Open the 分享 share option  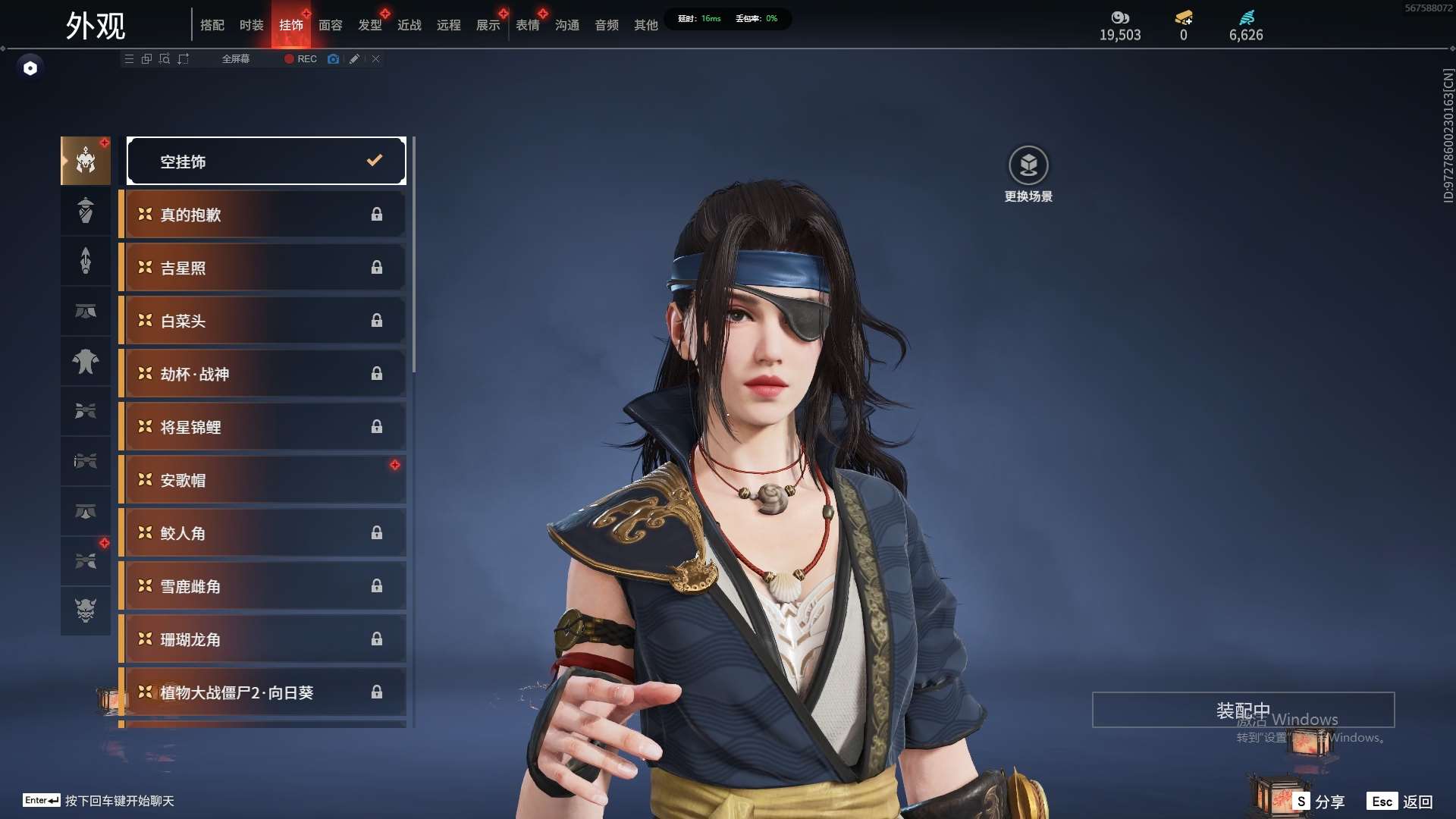coord(1319,802)
